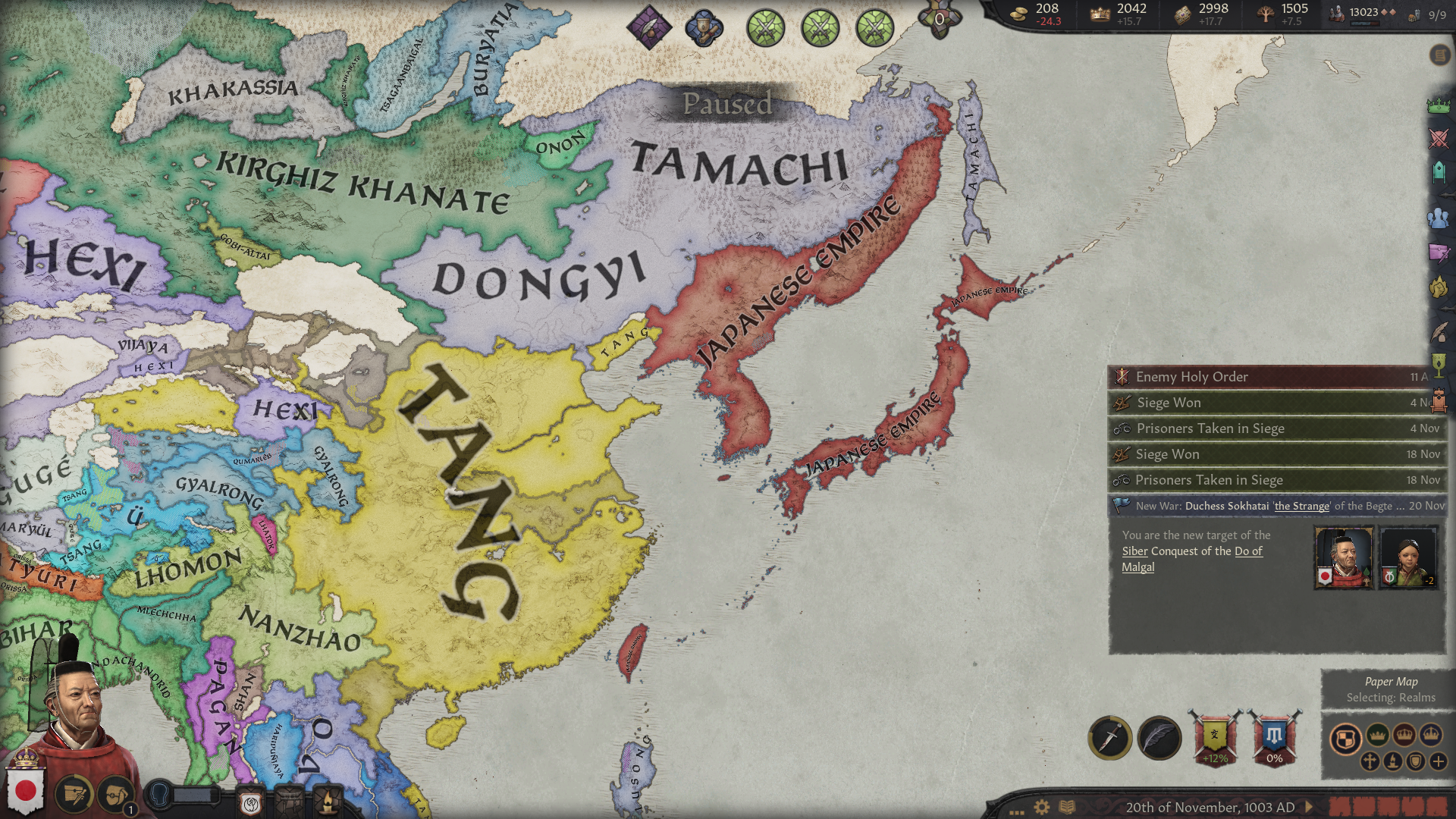Open the dagger scheme circle button
The height and width of the screenshot is (819, 1456).
(1110, 737)
